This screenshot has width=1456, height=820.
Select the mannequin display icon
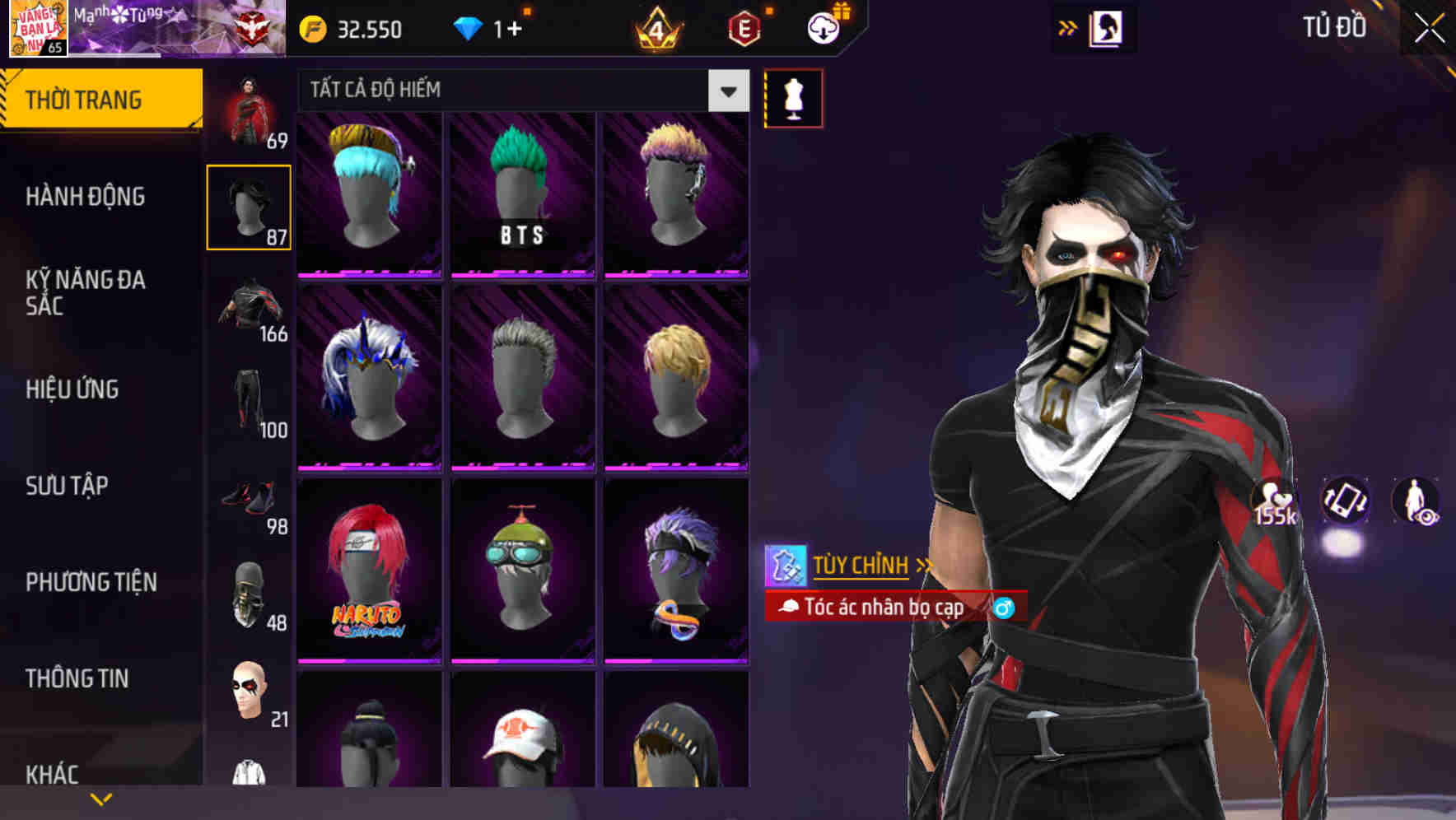pos(793,97)
